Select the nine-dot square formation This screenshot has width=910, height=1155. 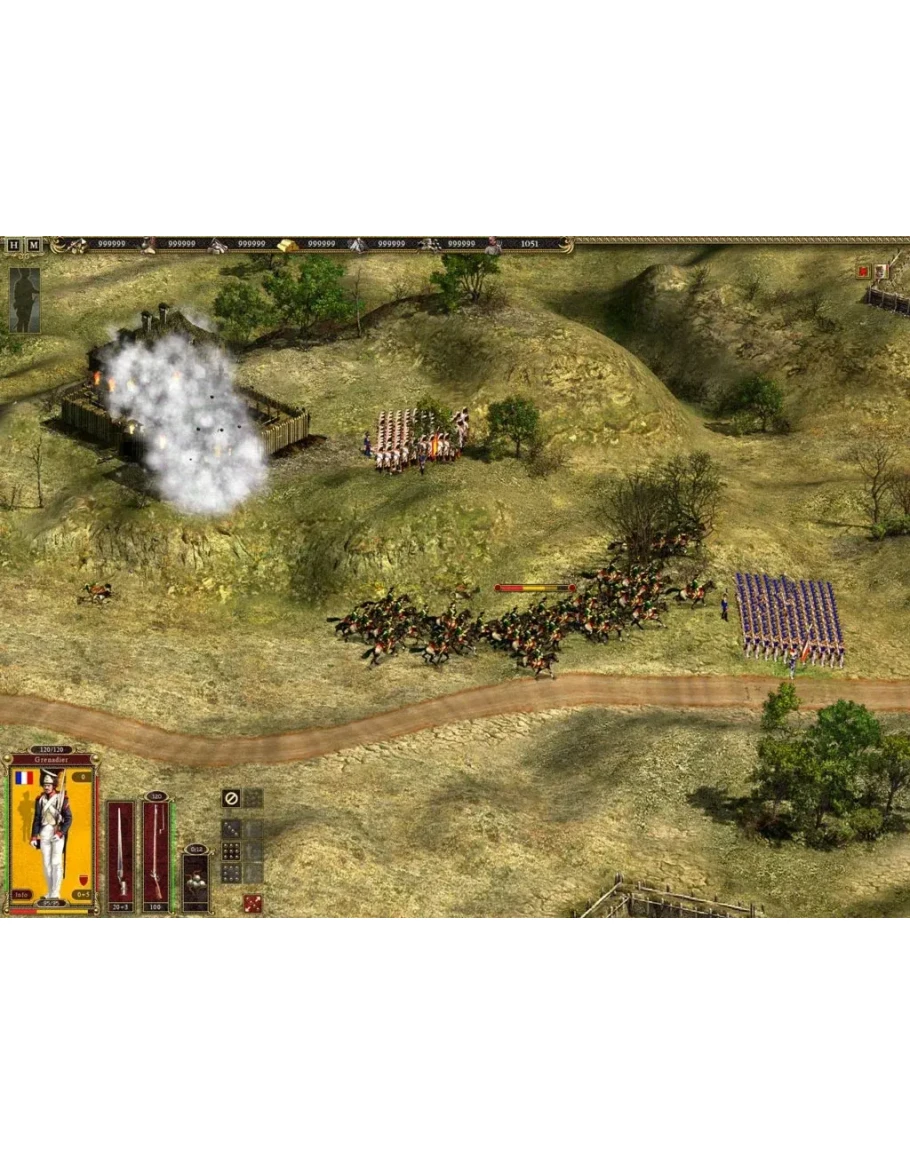[231, 851]
